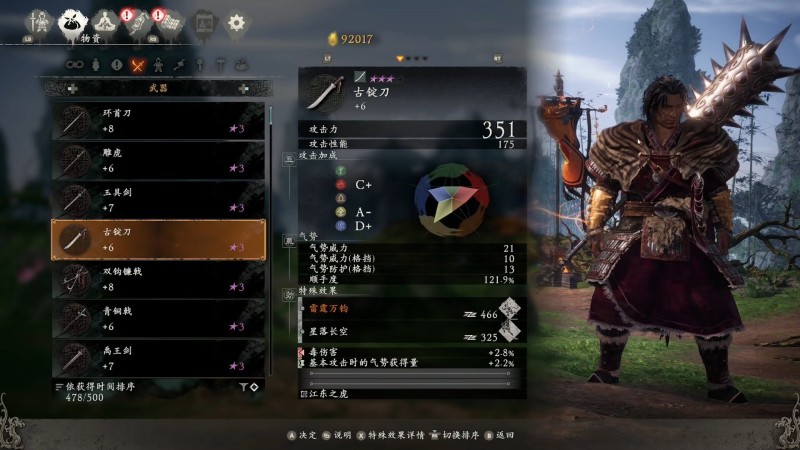Screen dimensions: 800x450
Task: Show the jar consumables category
Action: (95, 65)
